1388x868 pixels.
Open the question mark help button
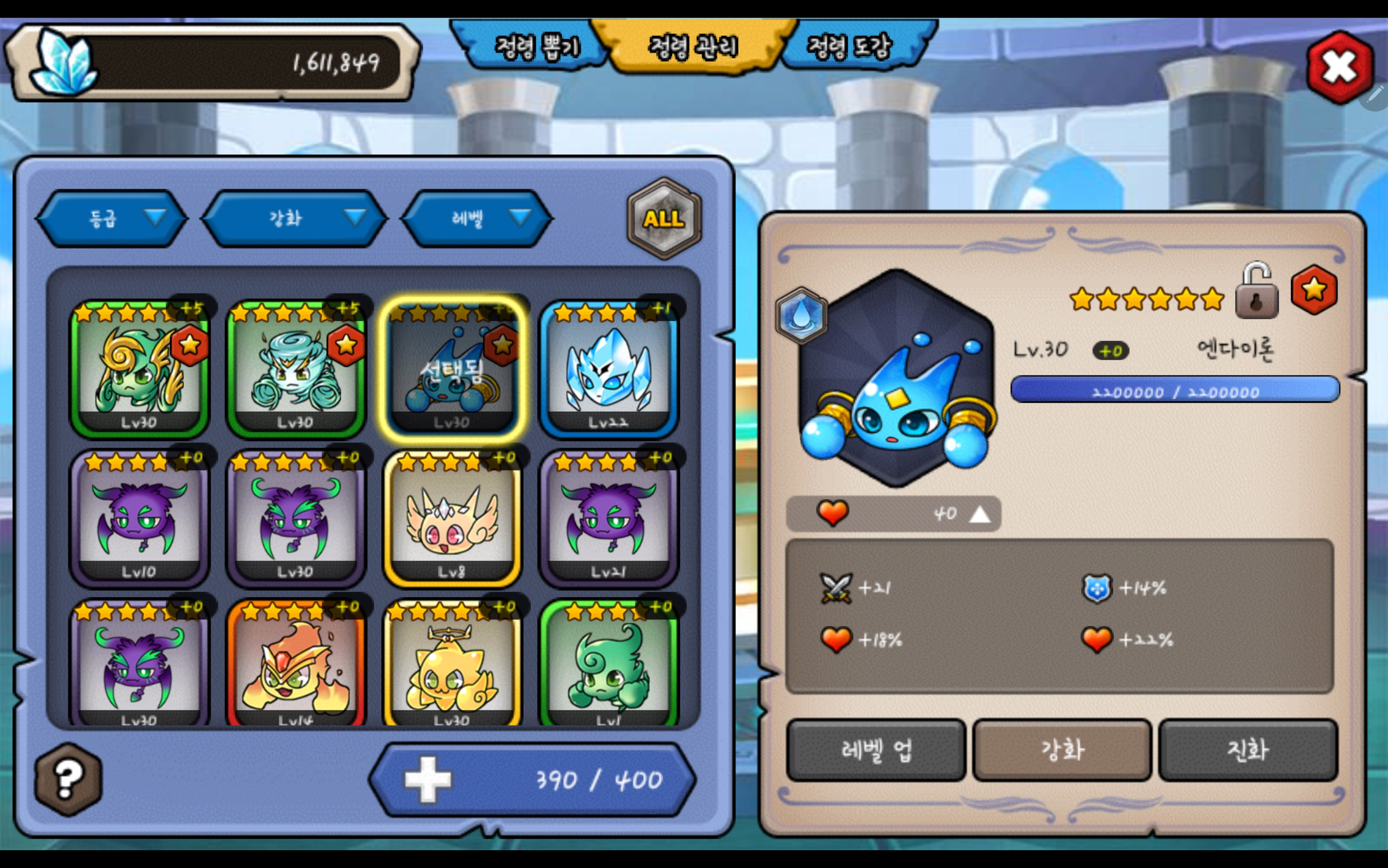68,779
